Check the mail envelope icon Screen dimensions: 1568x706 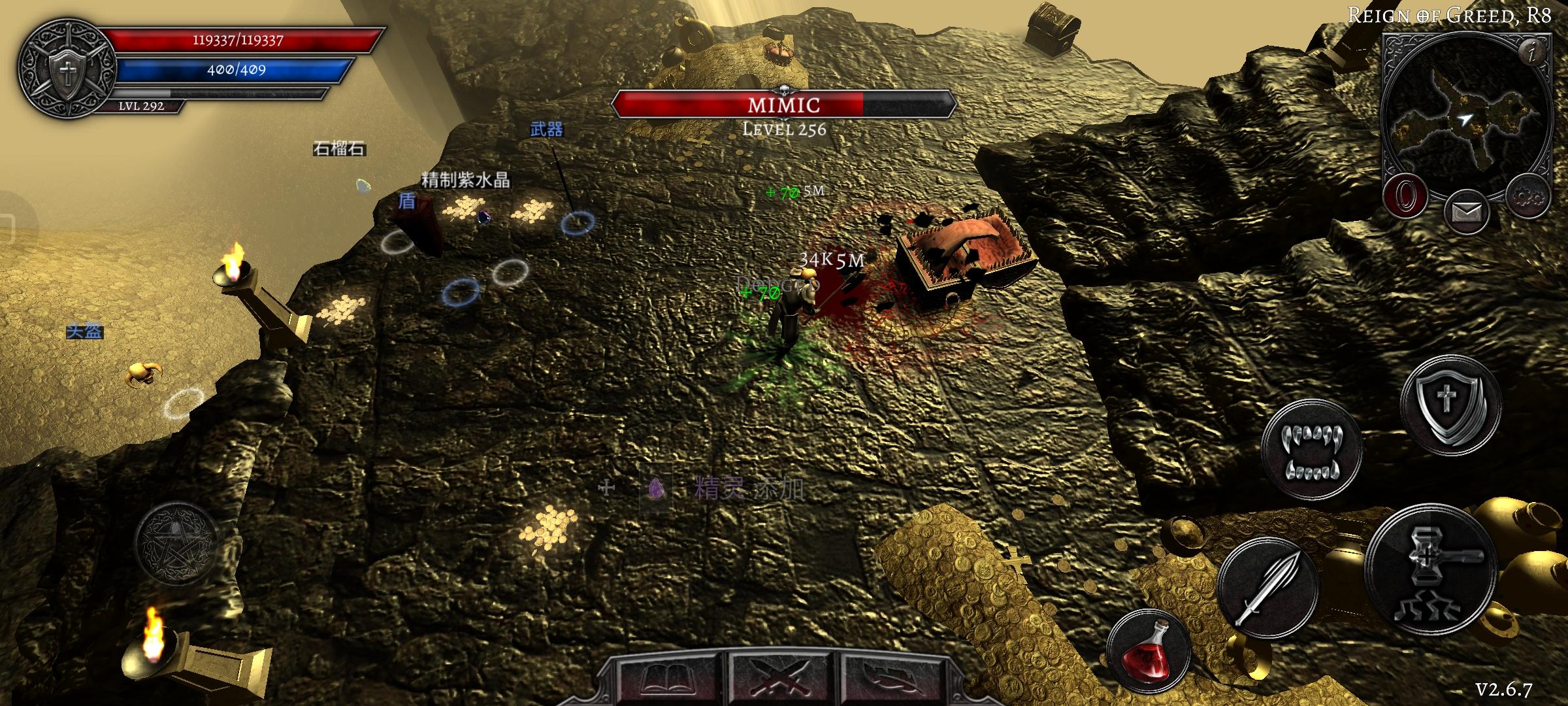pyautogui.click(x=1466, y=211)
